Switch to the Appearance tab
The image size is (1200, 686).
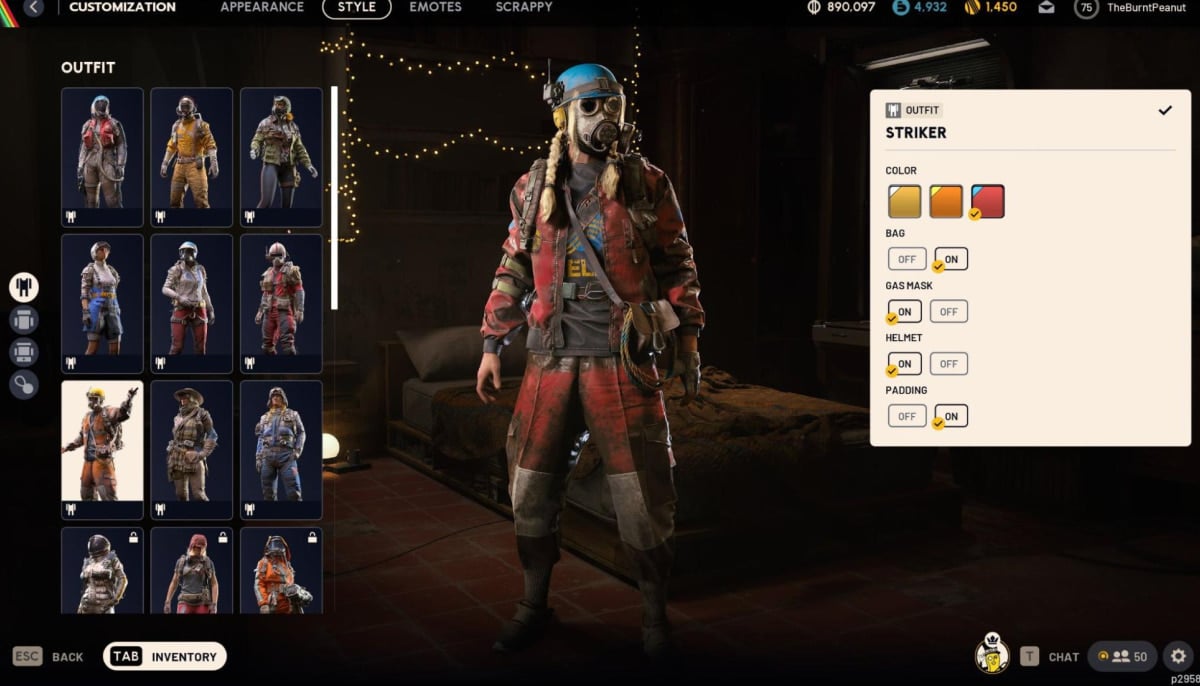261,7
